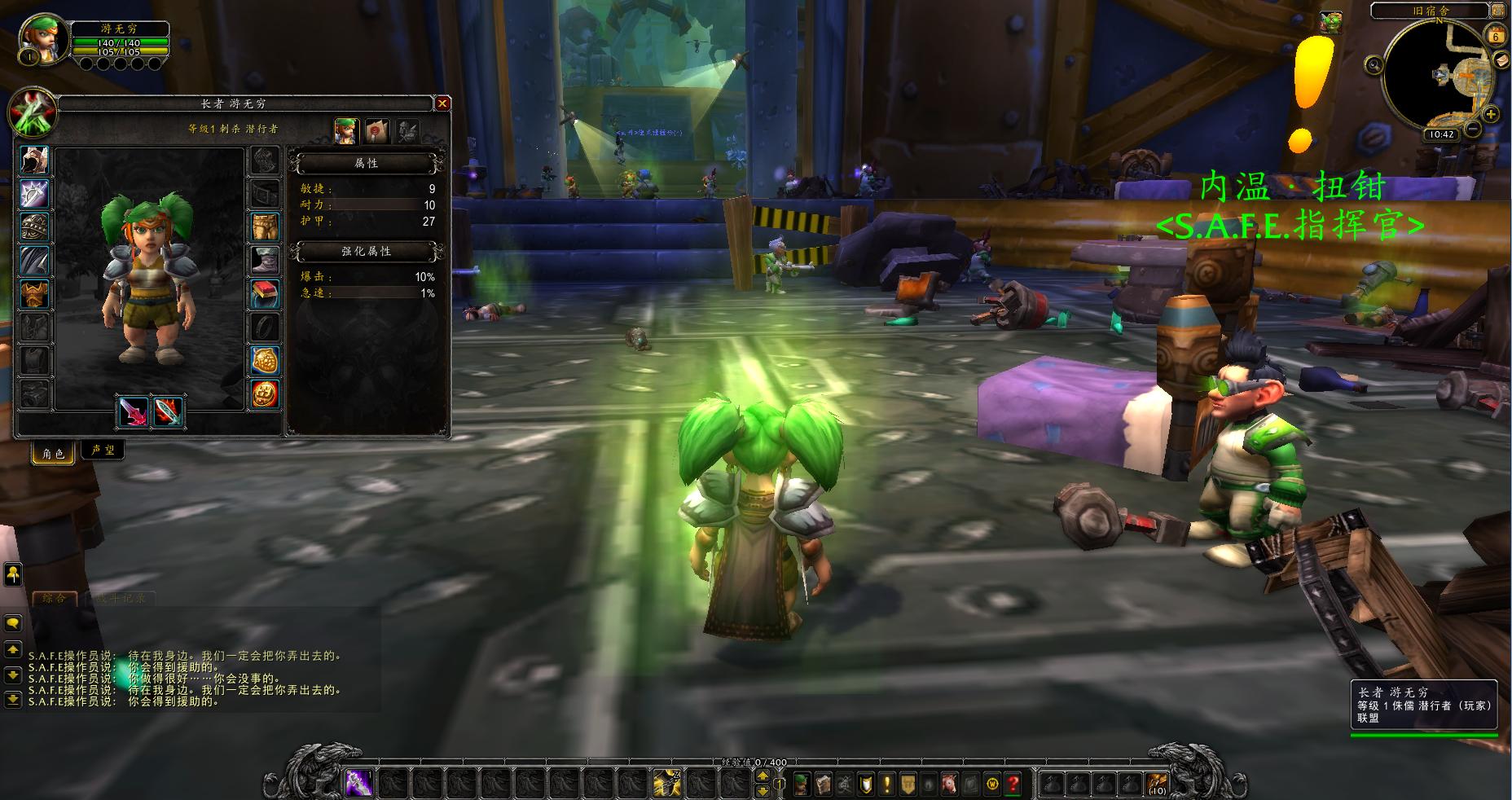The height and width of the screenshot is (800, 1512).
Task: Select the equipped helmet slot
Action: pyautogui.click(x=35, y=160)
